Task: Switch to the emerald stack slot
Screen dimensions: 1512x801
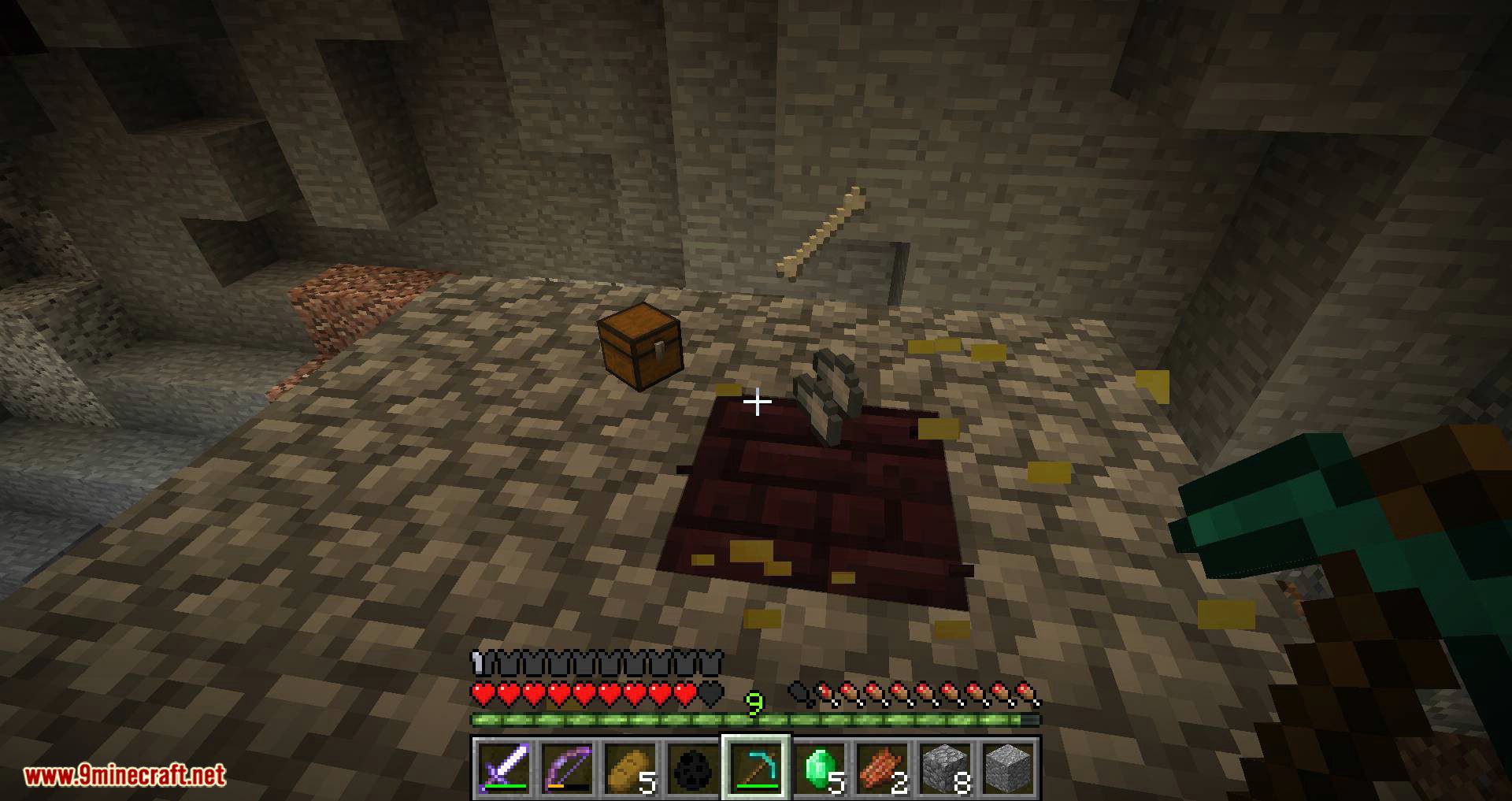Action: 819,767
